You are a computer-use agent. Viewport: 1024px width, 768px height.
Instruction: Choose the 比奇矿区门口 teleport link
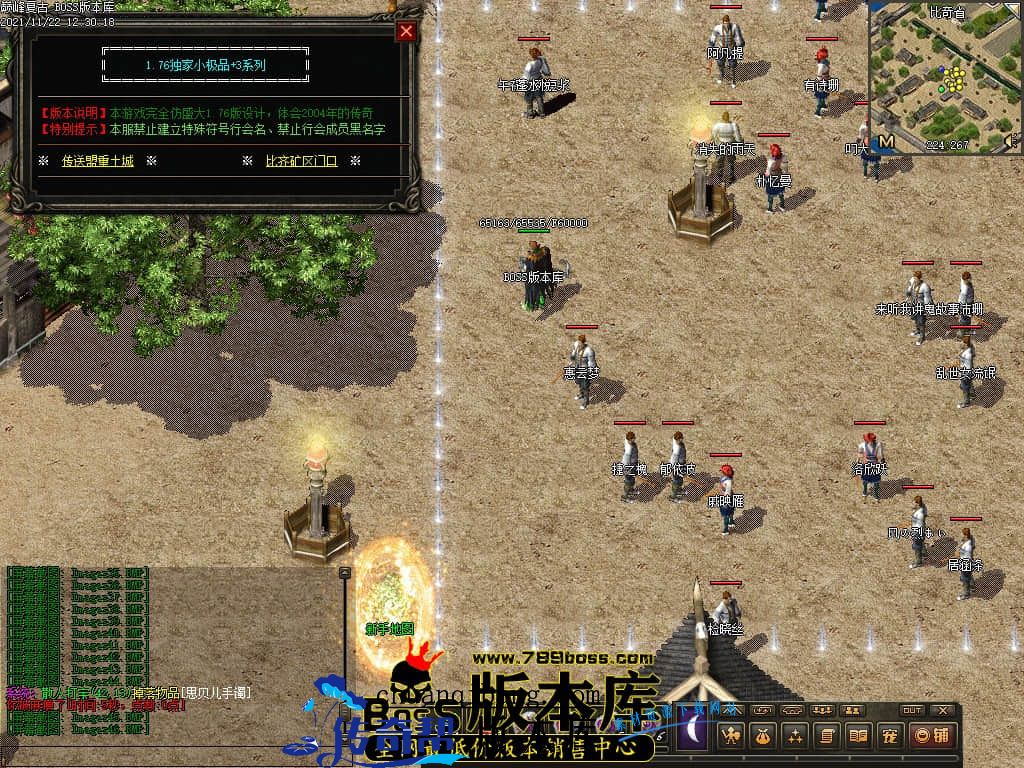coord(301,160)
